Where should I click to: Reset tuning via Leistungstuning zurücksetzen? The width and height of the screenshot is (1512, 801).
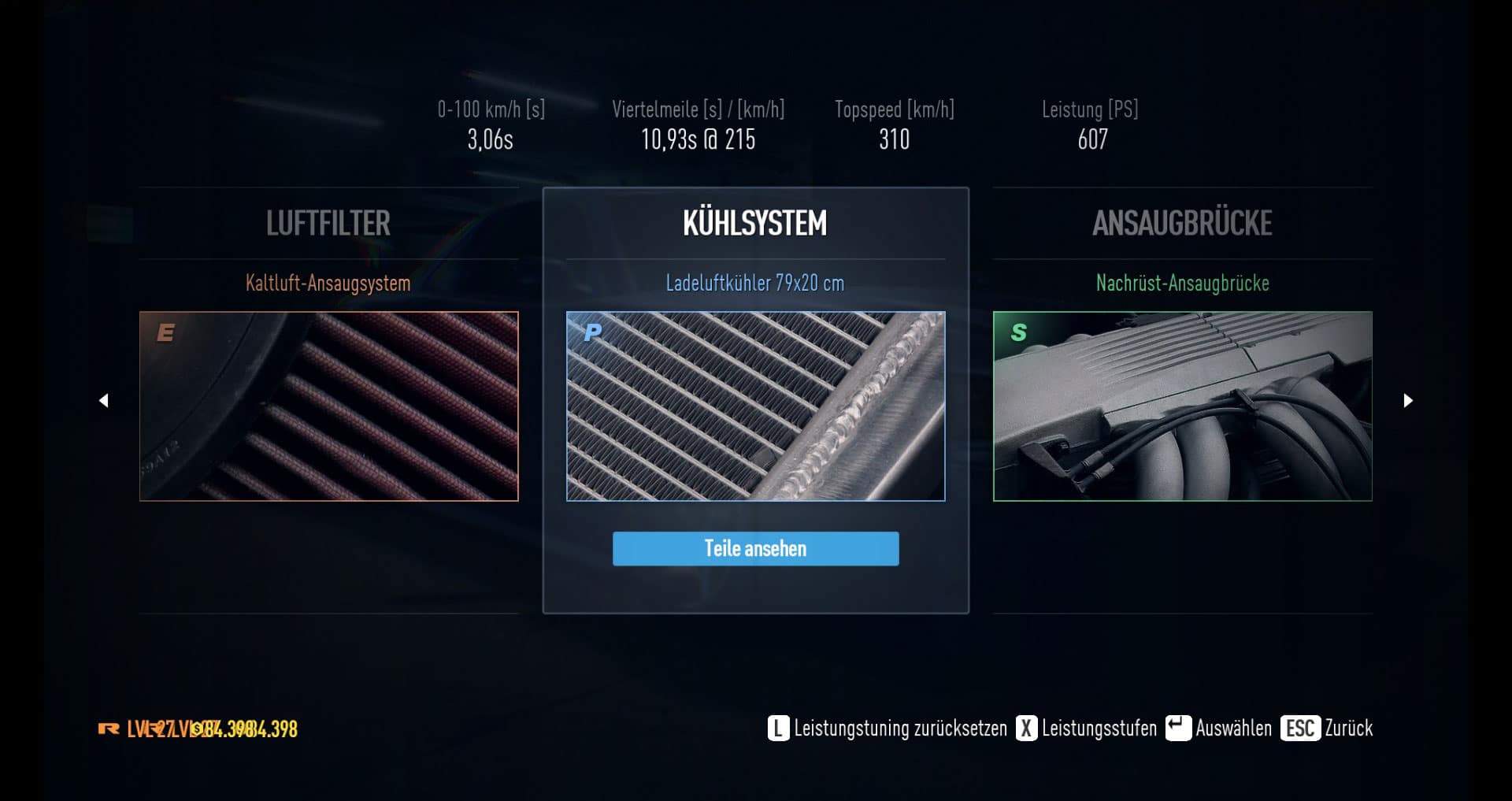click(888, 728)
